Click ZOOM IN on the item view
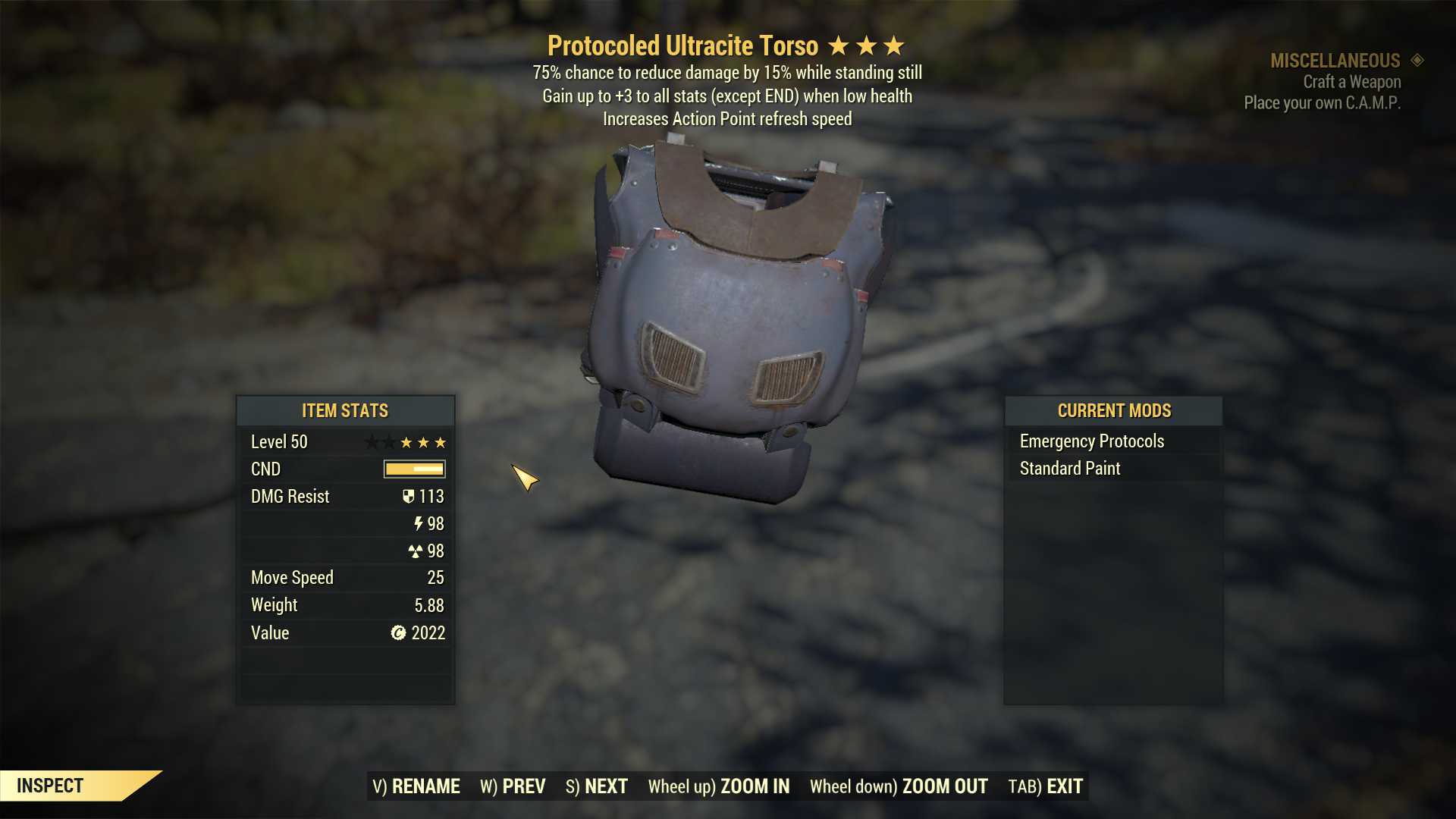The width and height of the screenshot is (1456, 819). point(718,786)
